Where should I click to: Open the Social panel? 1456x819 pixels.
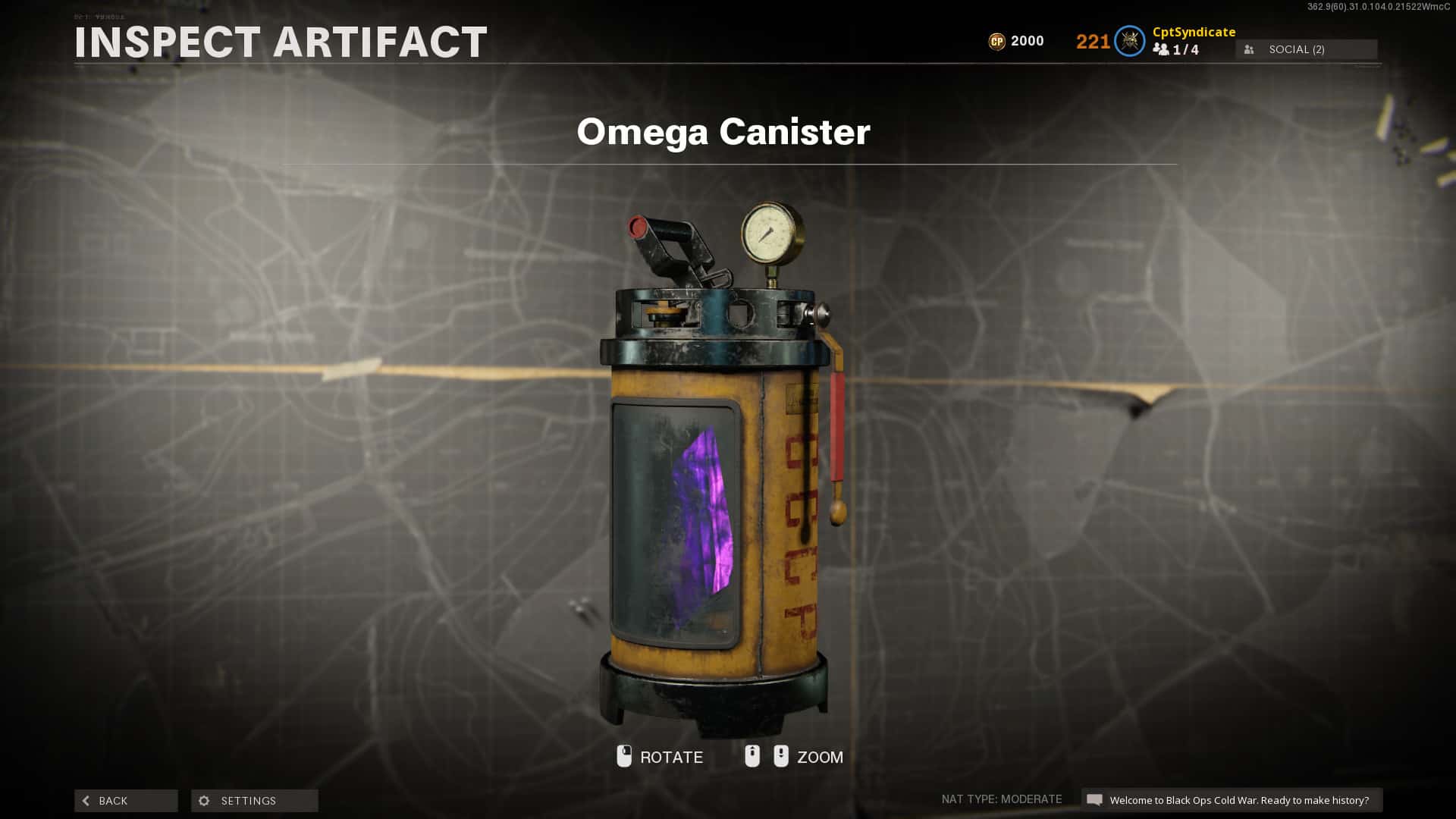[x=1306, y=49]
